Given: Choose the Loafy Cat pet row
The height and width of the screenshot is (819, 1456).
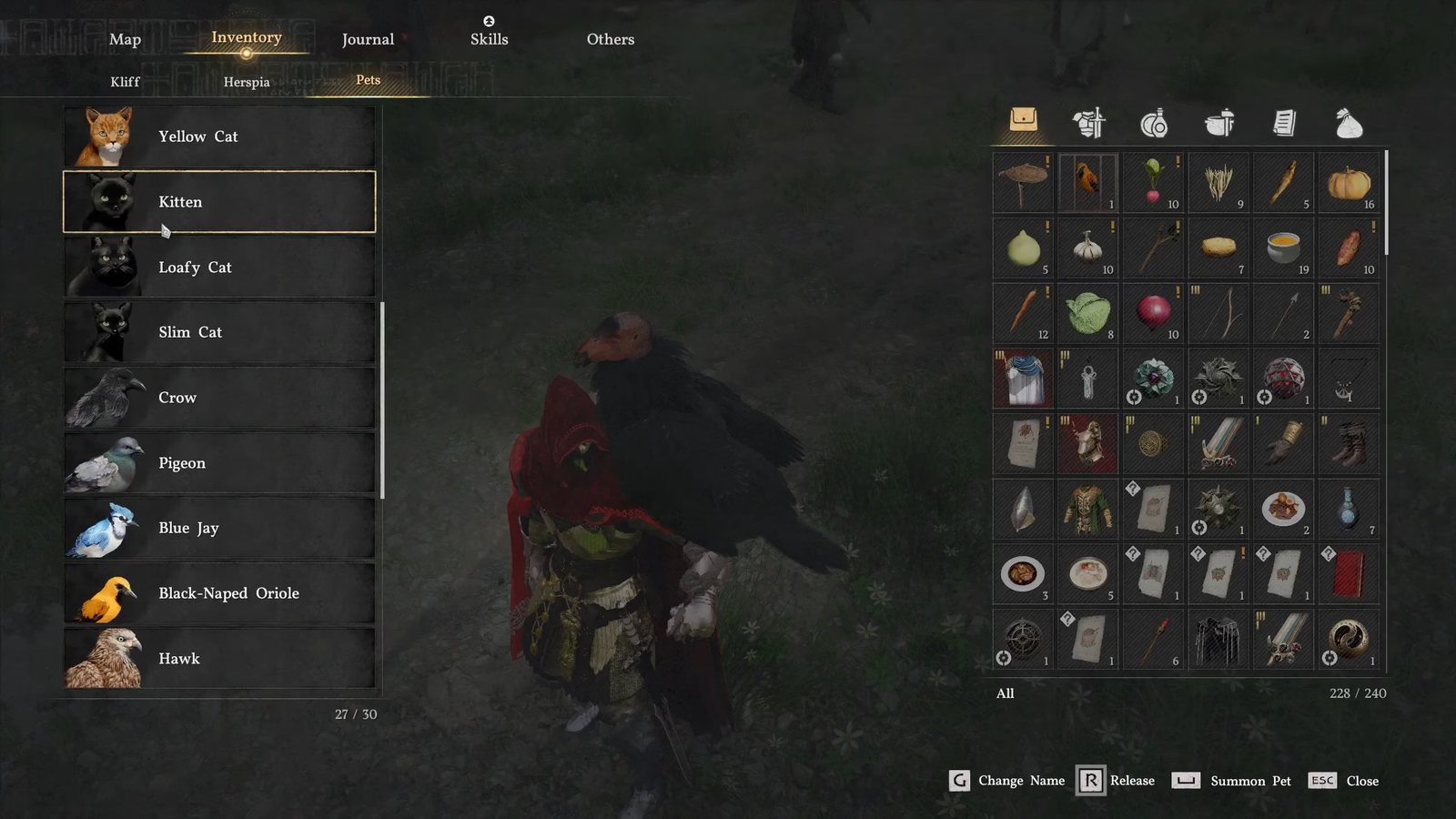Looking at the screenshot, I should pyautogui.click(x=219, y=268).
